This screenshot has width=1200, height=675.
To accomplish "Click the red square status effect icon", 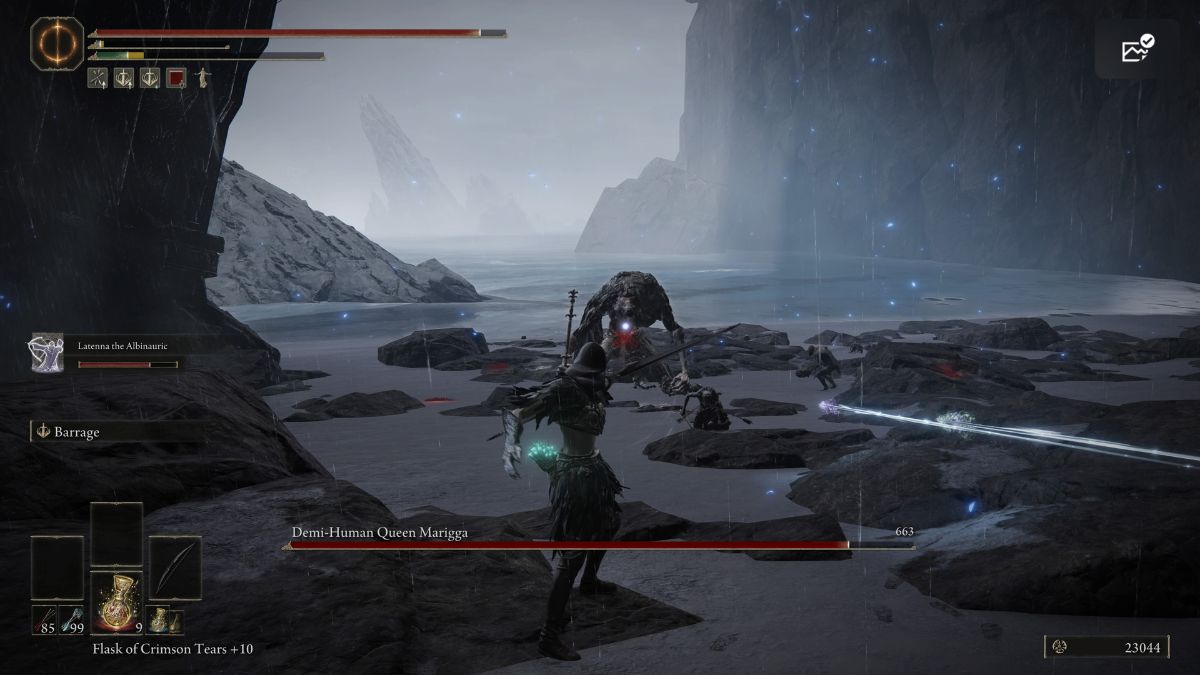I will click(x=176, y=78).
